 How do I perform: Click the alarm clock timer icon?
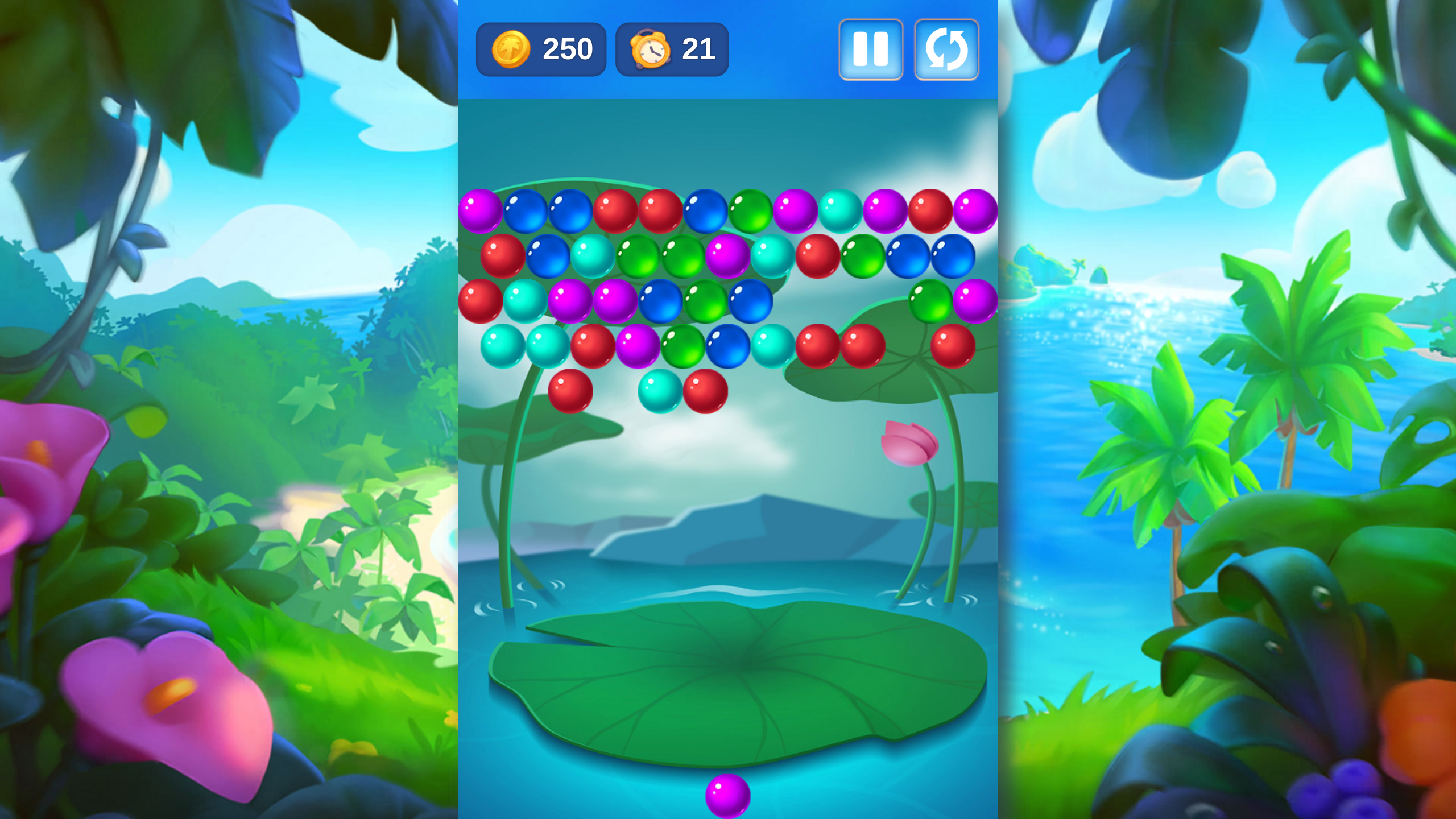point(651,49)
